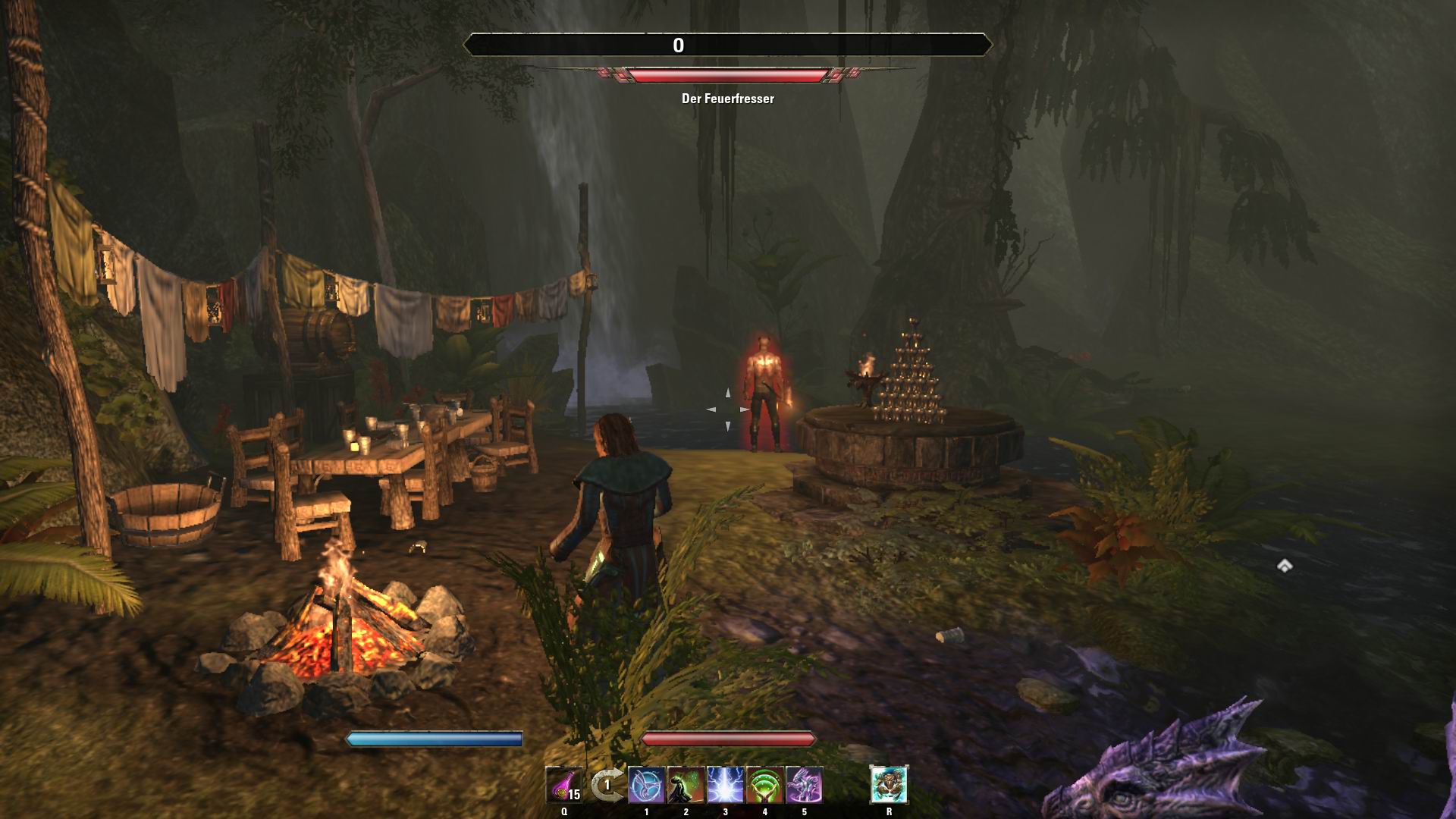
Task: Trigger the lightning burst ability
Action: click(x=725, y=785)
